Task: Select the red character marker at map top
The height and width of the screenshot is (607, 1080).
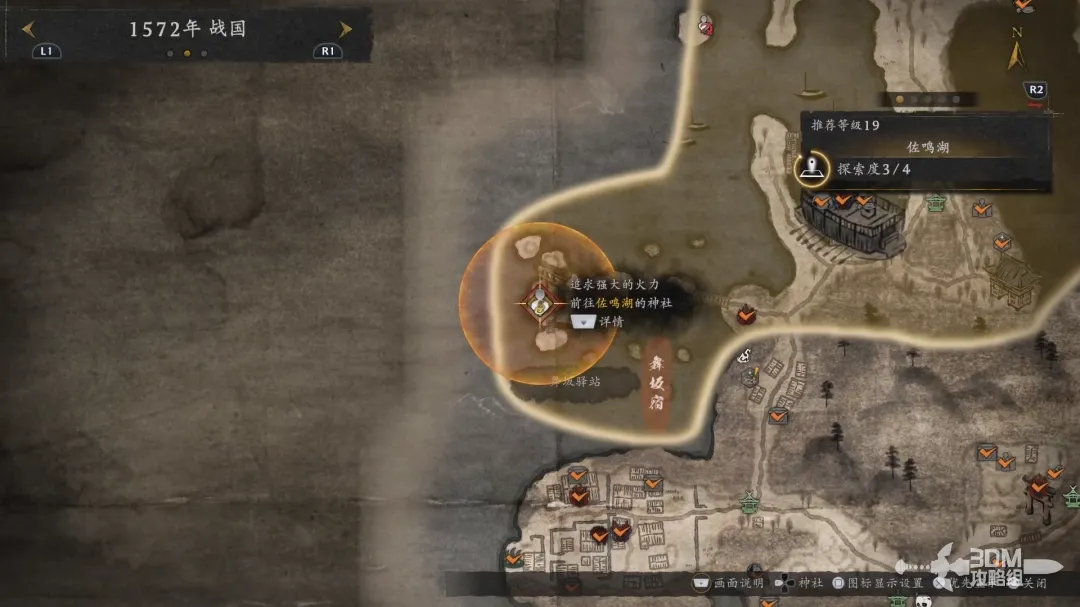Action: point(705,25)
